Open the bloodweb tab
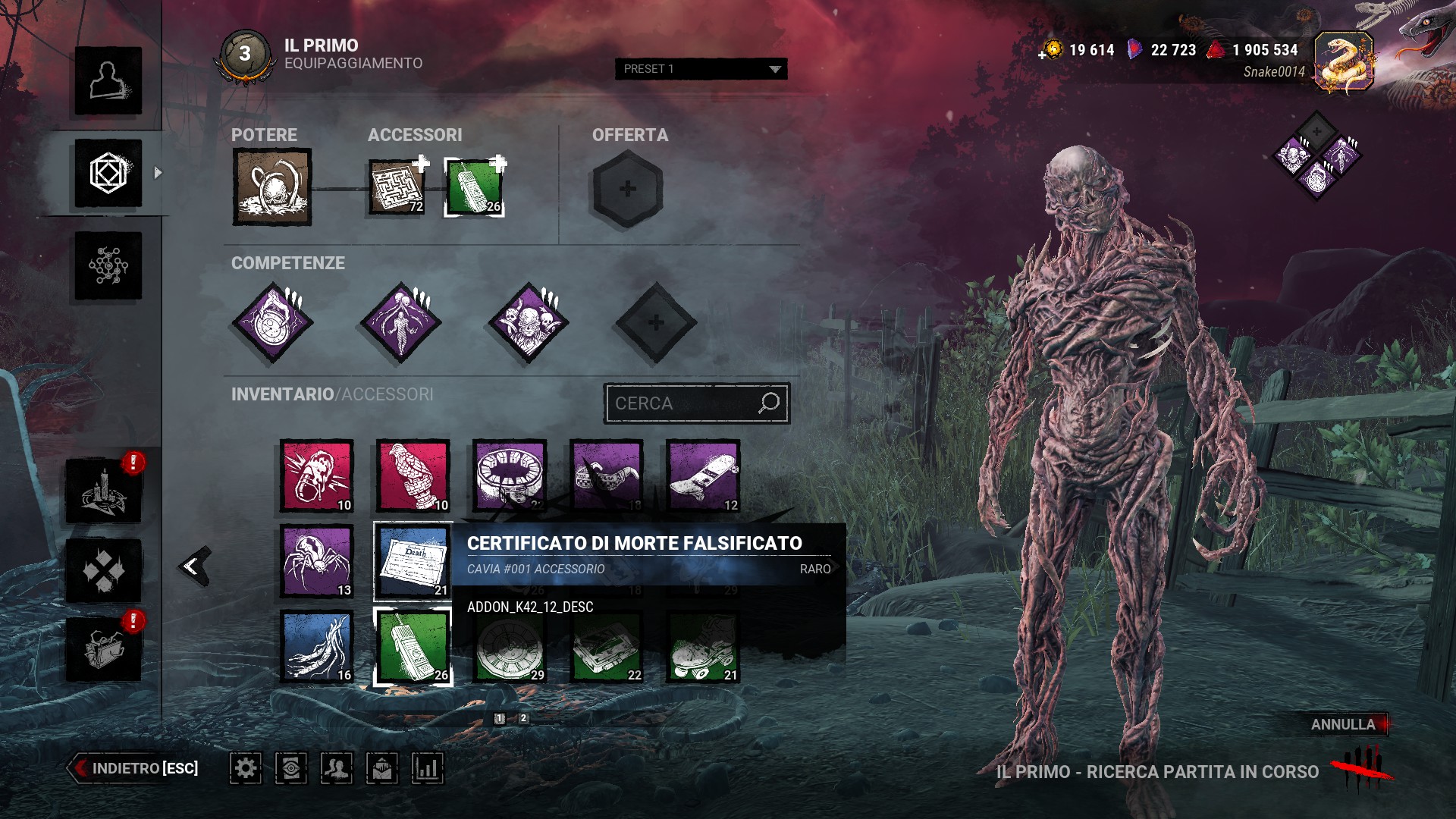The width and height of the screenshot is (1456, 819). (108, 265)
